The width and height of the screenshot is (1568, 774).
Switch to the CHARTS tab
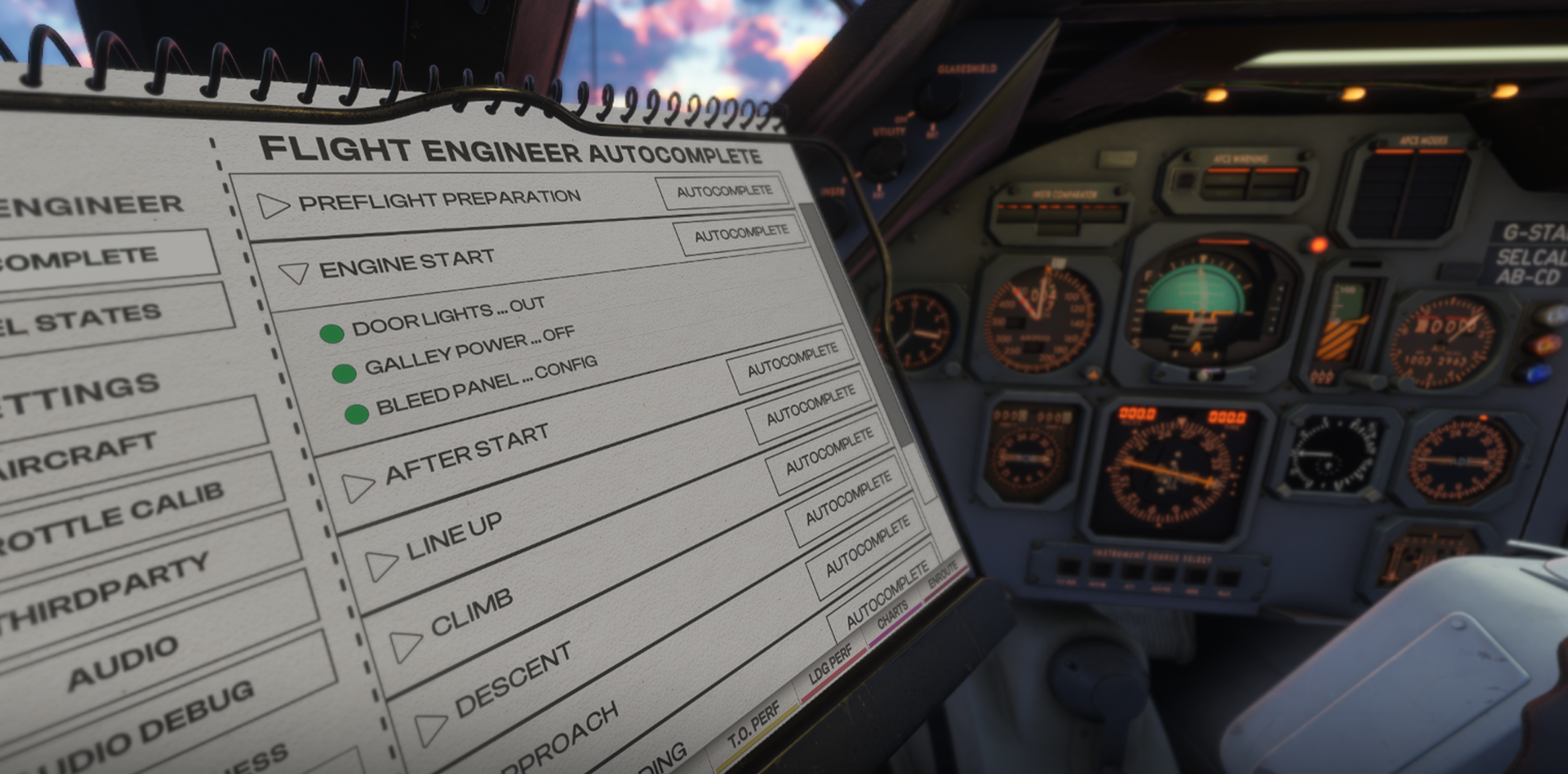(x=892, y=615)
